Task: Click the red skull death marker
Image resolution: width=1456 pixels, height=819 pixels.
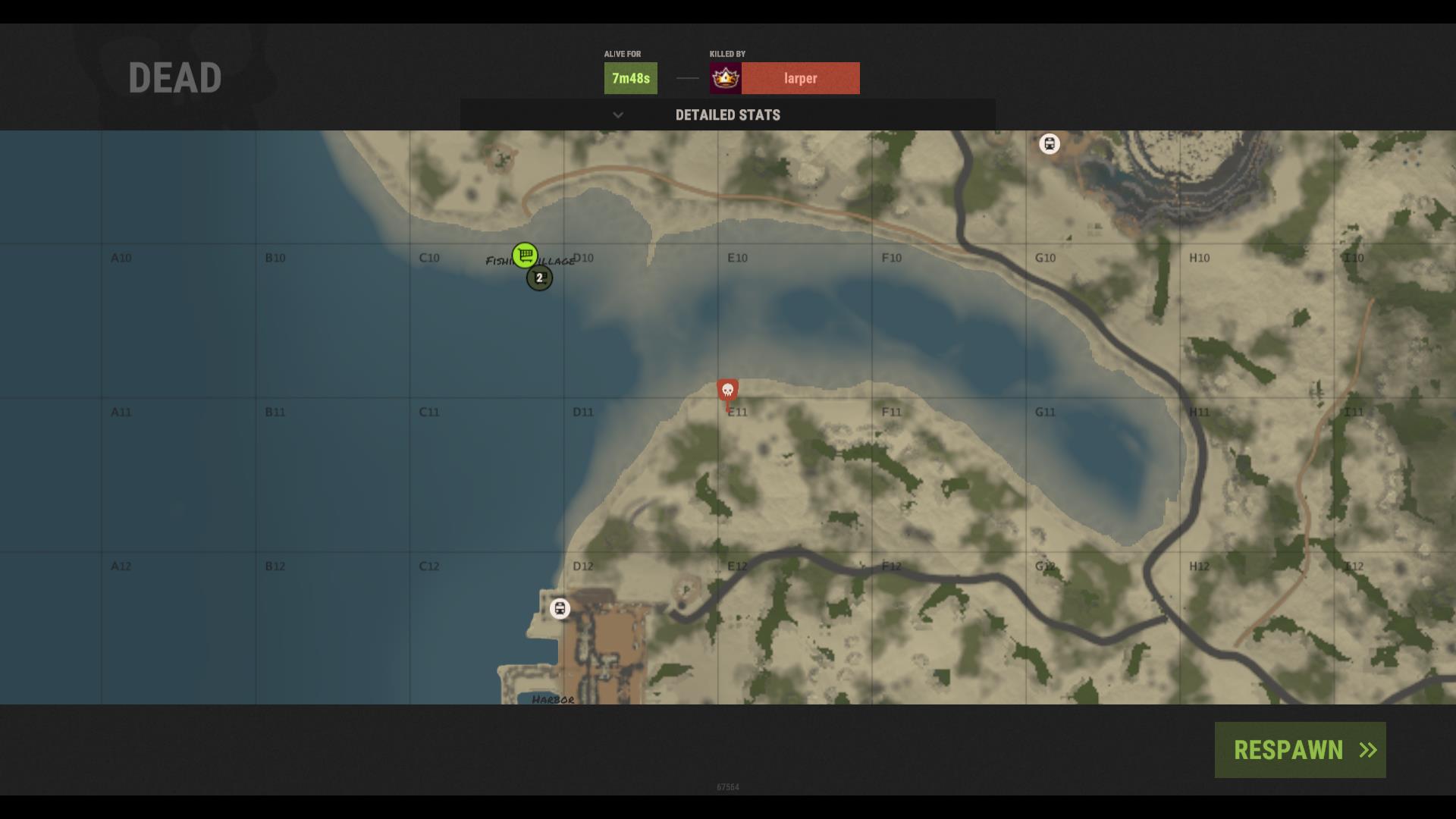Action: 728,391
